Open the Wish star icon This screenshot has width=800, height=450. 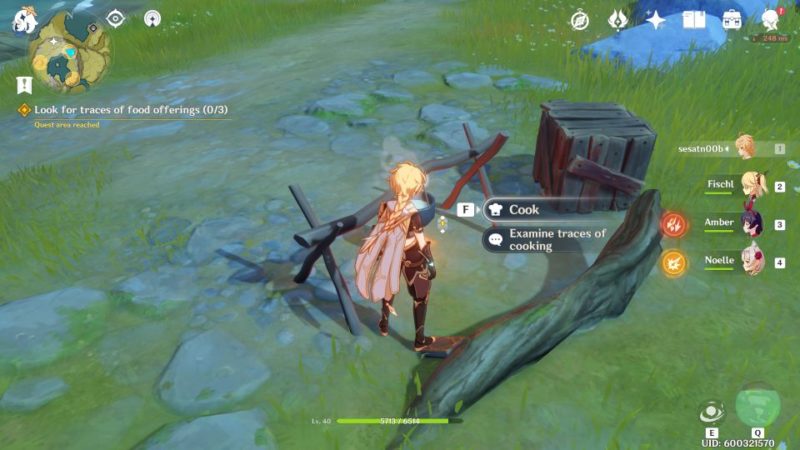[656, 20]
